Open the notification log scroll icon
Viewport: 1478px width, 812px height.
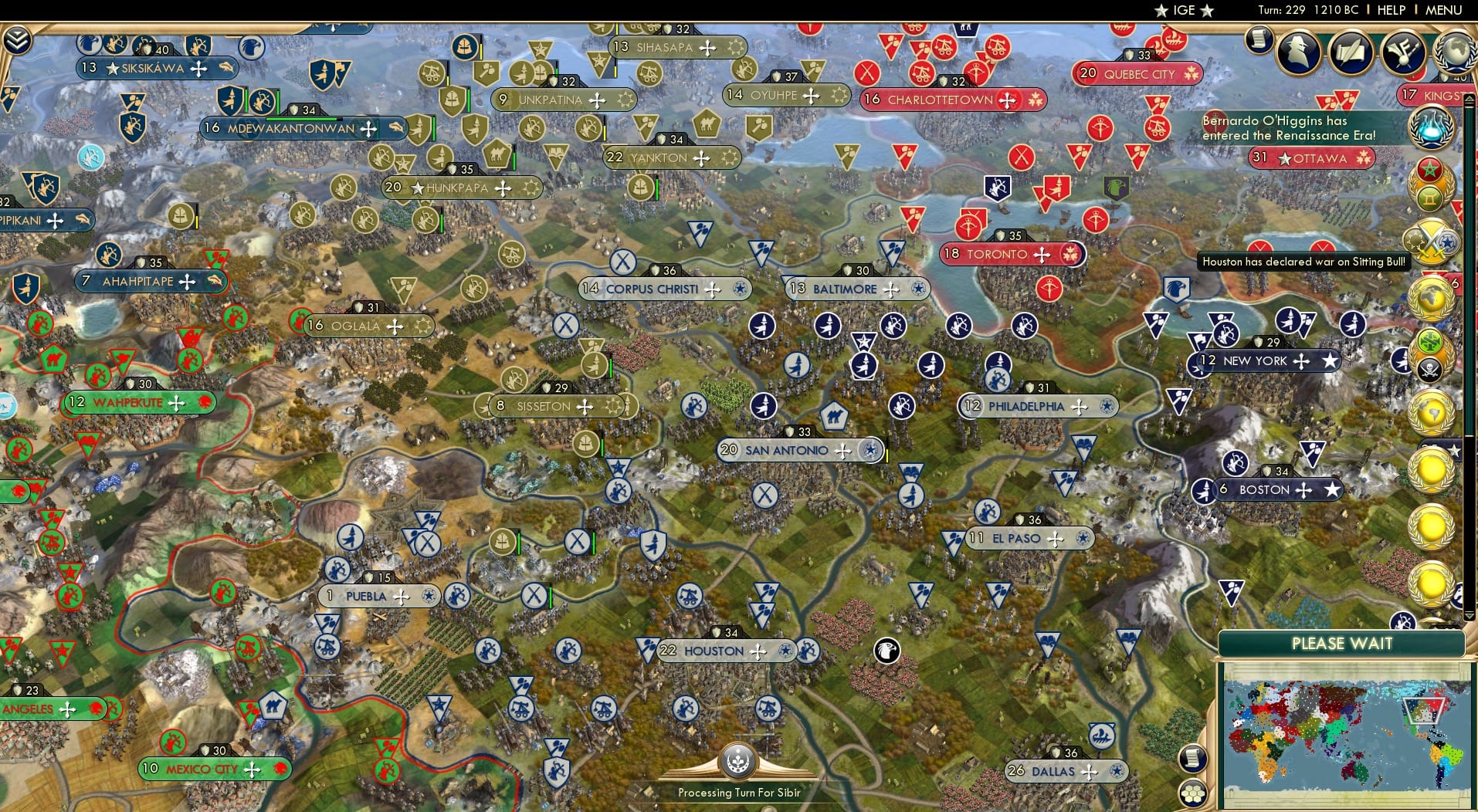point(1258,40)
